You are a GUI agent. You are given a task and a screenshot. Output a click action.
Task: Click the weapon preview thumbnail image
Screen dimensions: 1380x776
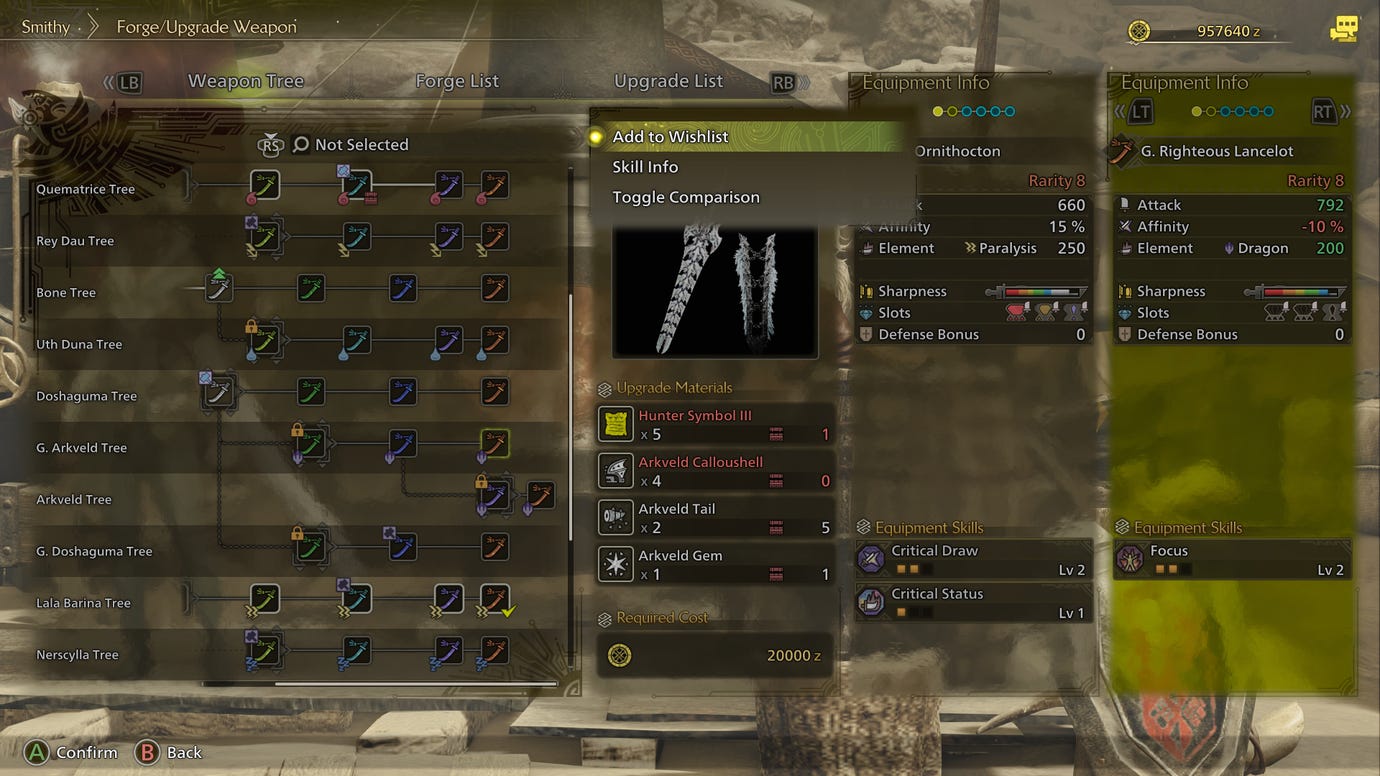tap(715, 290)
